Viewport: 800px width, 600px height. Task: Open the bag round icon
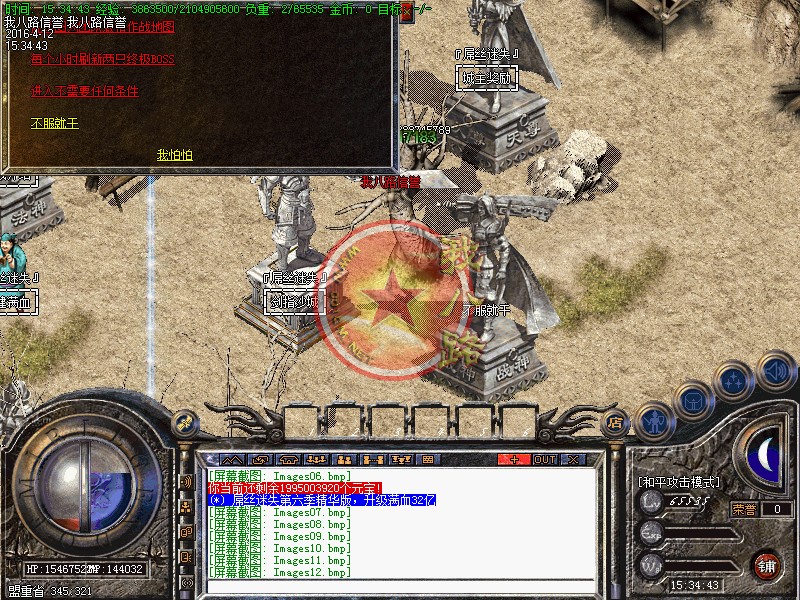(693, 400)
